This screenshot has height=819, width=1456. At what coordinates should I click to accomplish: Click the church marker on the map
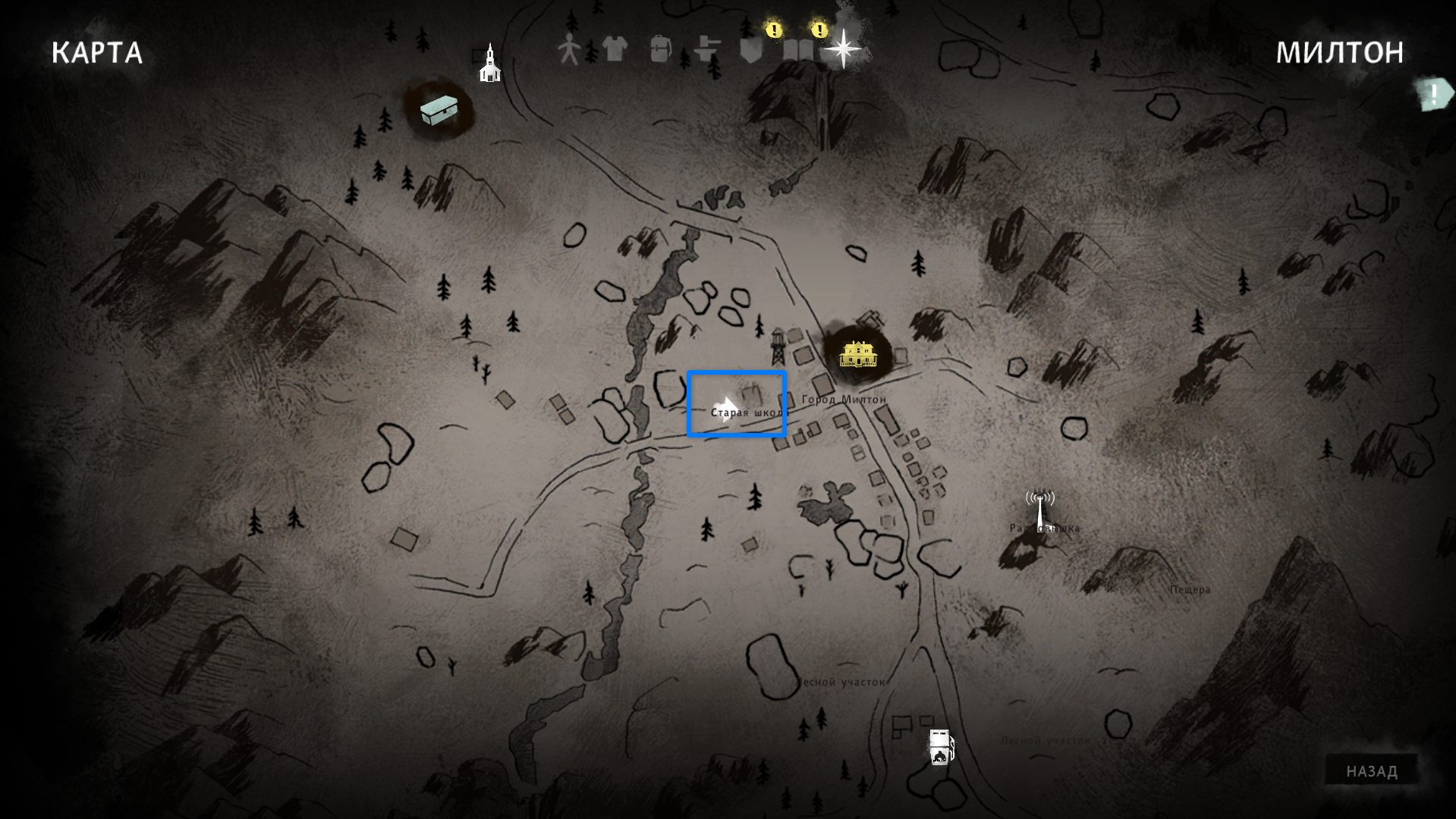[x=490, y=64]
